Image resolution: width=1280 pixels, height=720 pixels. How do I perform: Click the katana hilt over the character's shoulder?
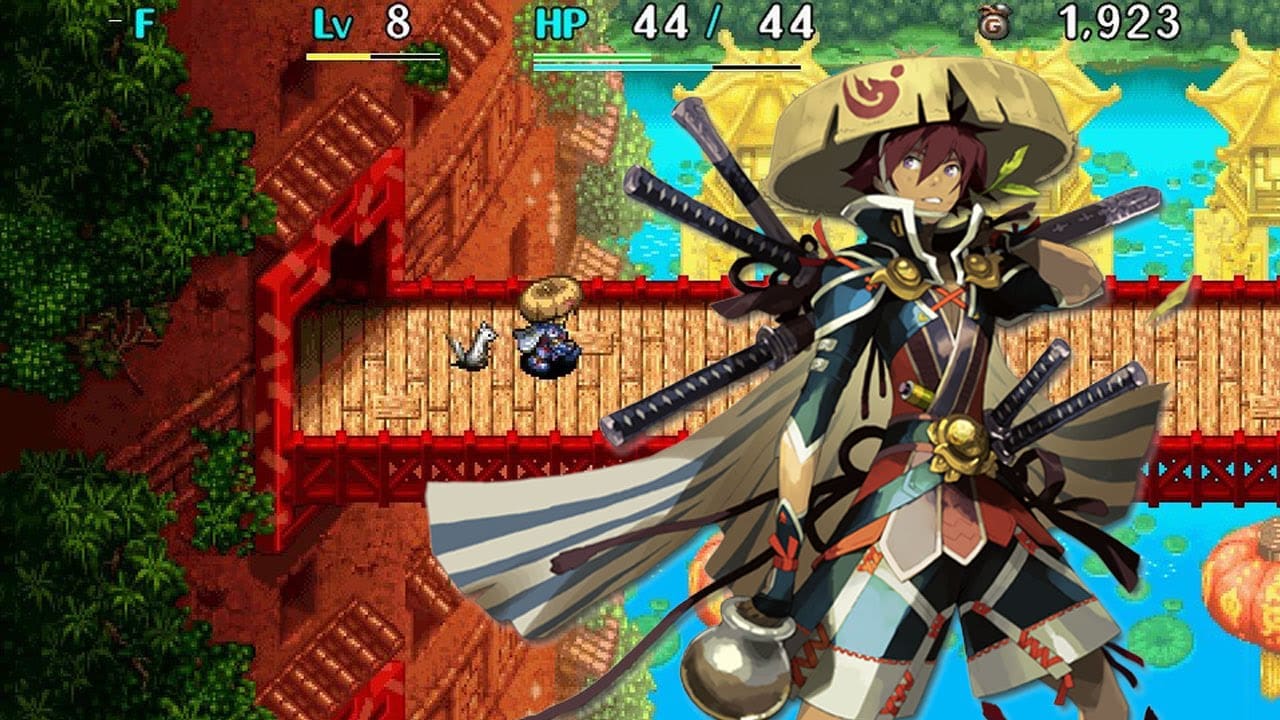700,200
